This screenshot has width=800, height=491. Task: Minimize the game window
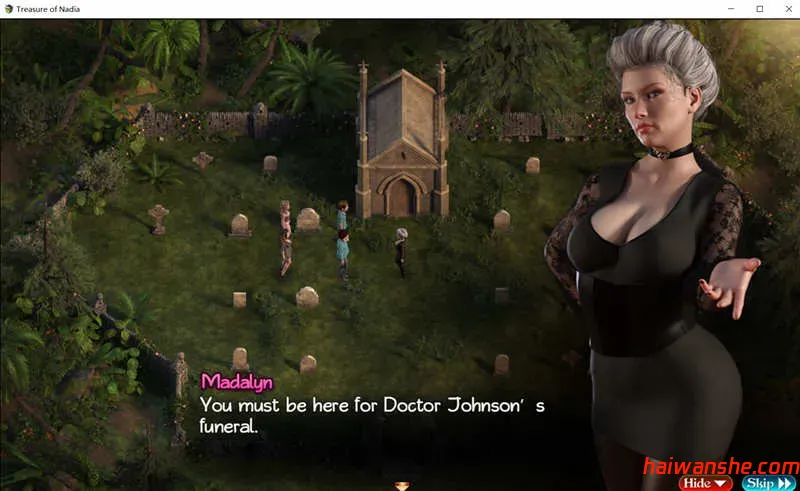coord(733,9)
